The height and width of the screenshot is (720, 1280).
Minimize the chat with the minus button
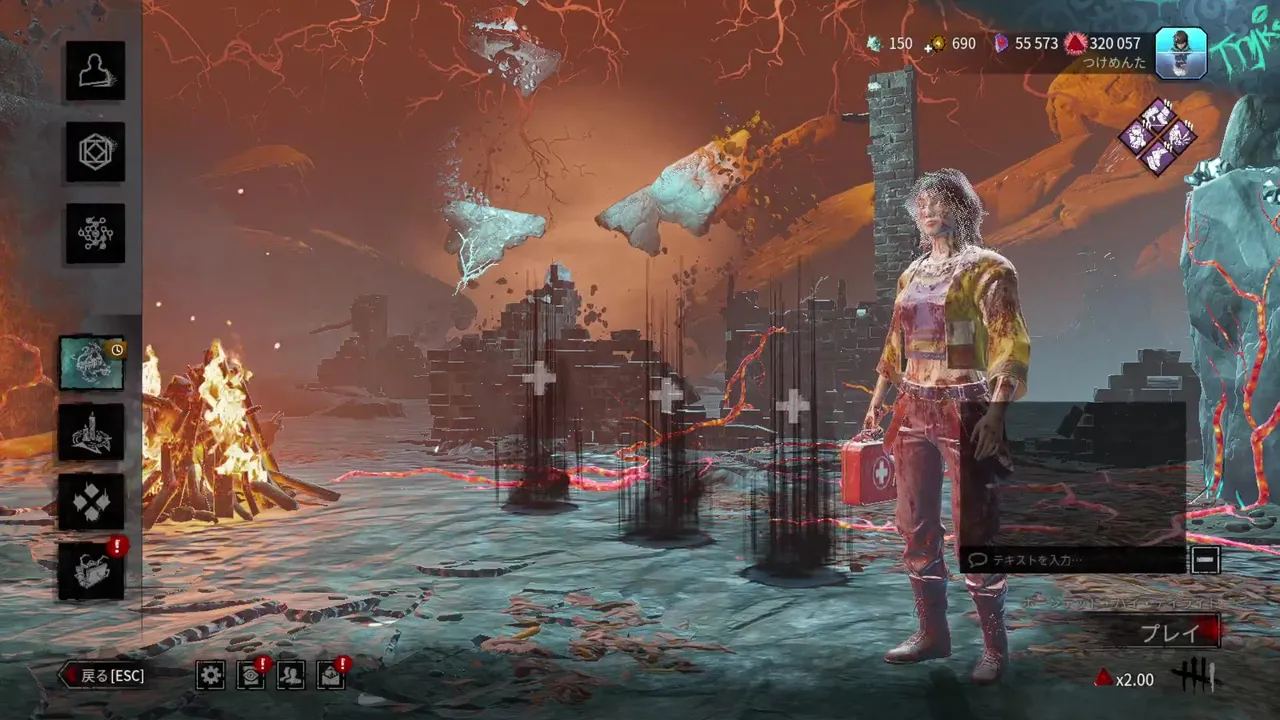point(1205,560)
